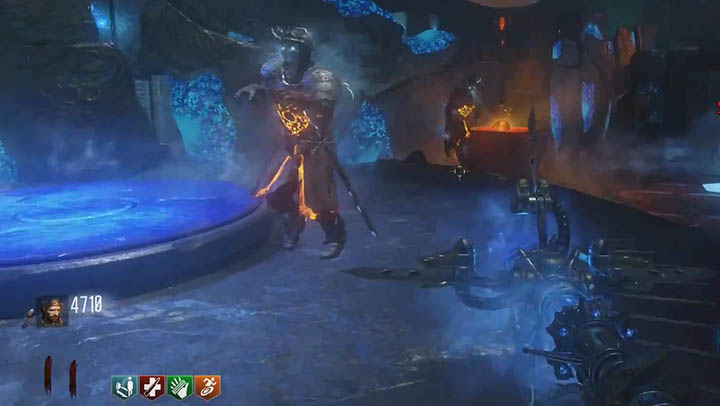Image resolution: width=720 pixels, height=406 pixels.
Task: Click the Quick Revive perk icon
Action: click(125, 387)
